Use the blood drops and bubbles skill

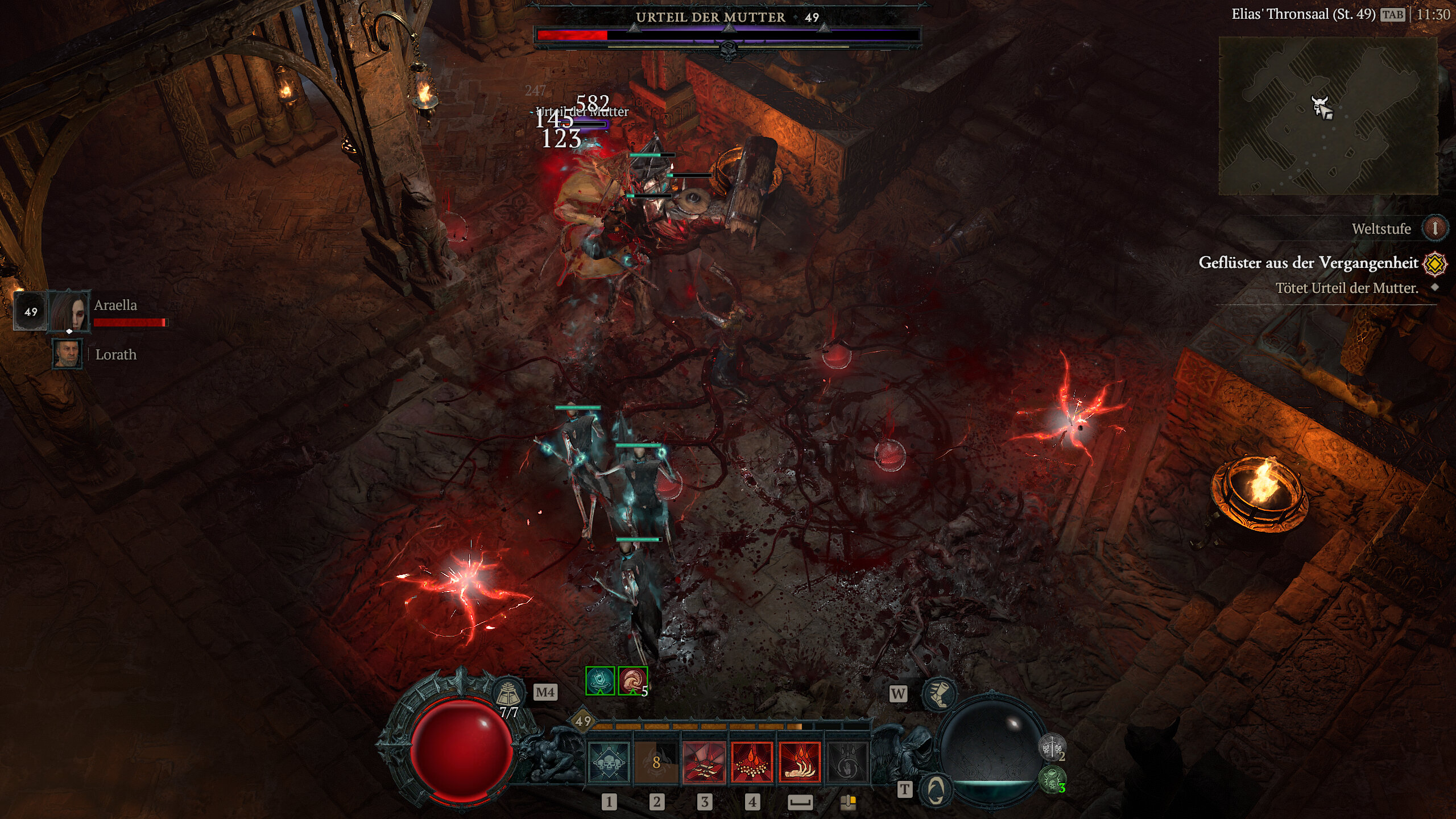coord(752,762)
